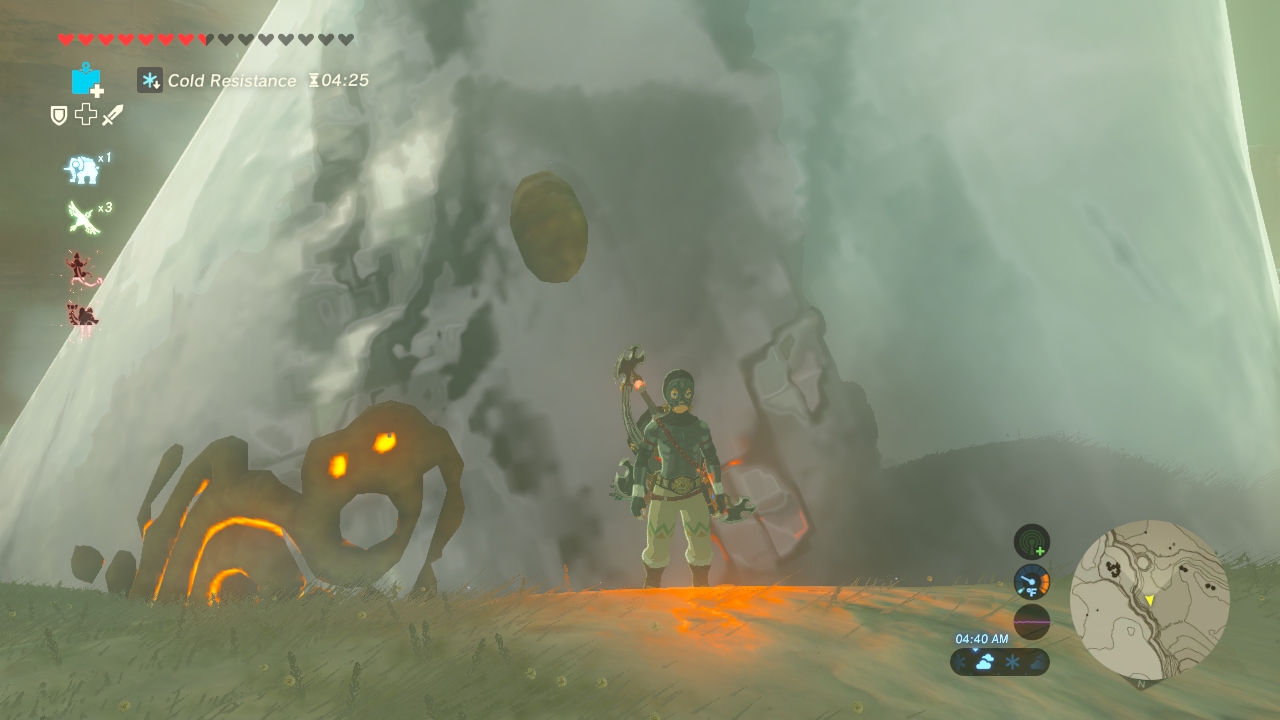The width and height of the screenshot is (1280, 720).
Task: Check the temperature gauge icon
Action: pos(1031,582)
